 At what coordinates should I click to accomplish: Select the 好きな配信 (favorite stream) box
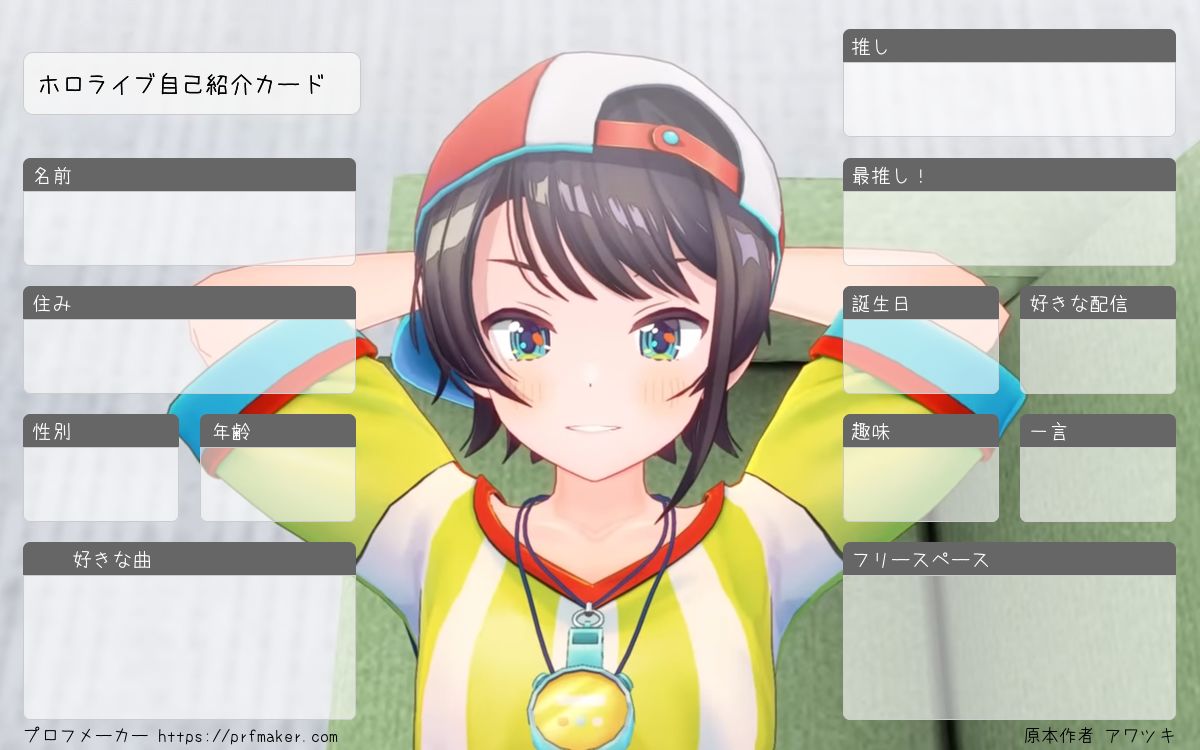point(1098,356)
